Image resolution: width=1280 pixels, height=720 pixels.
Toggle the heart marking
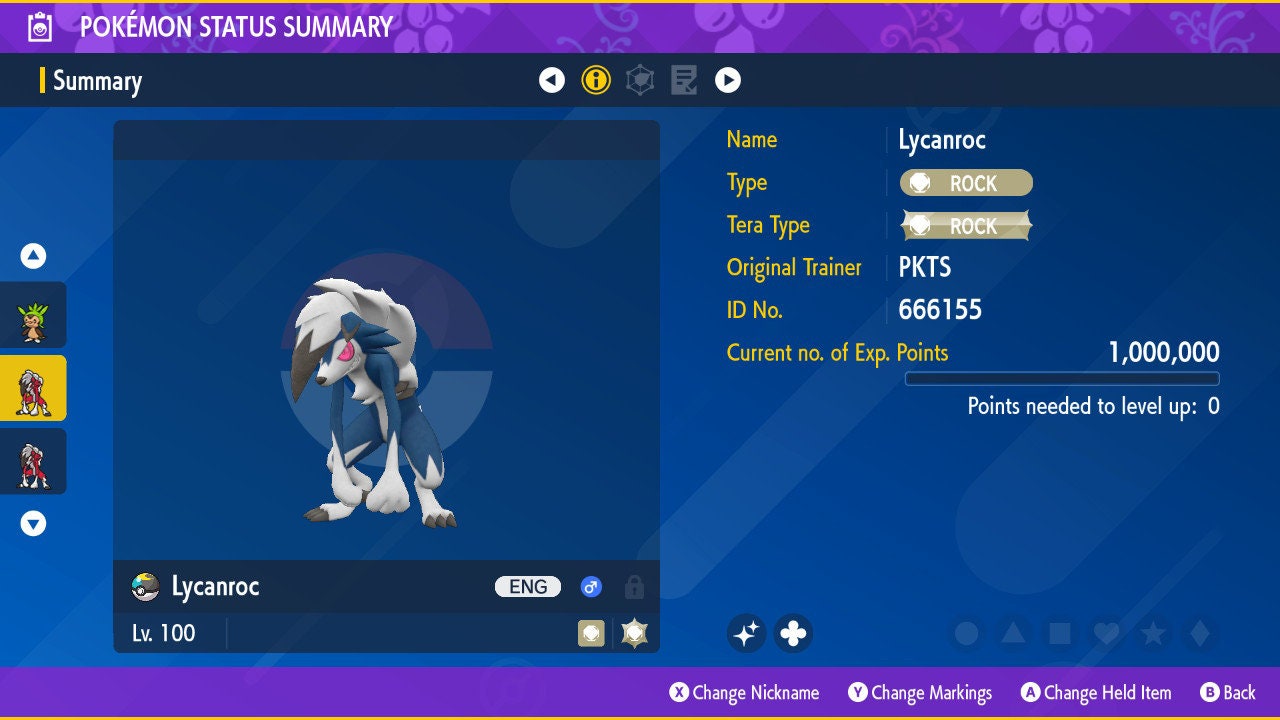1106,633
